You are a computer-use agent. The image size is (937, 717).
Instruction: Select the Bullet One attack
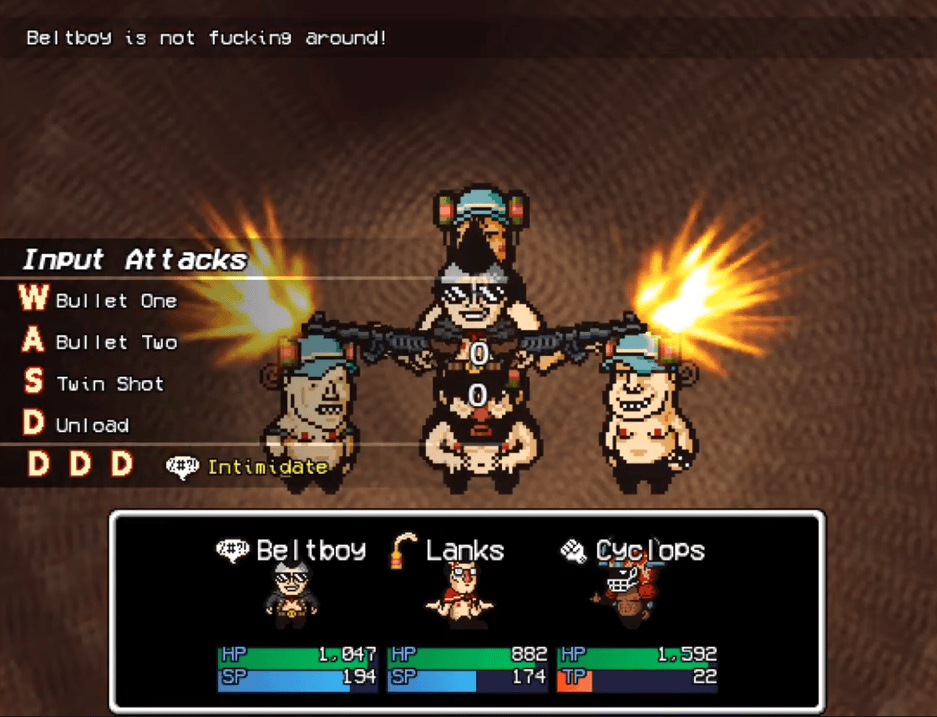(x=115, y=301)
